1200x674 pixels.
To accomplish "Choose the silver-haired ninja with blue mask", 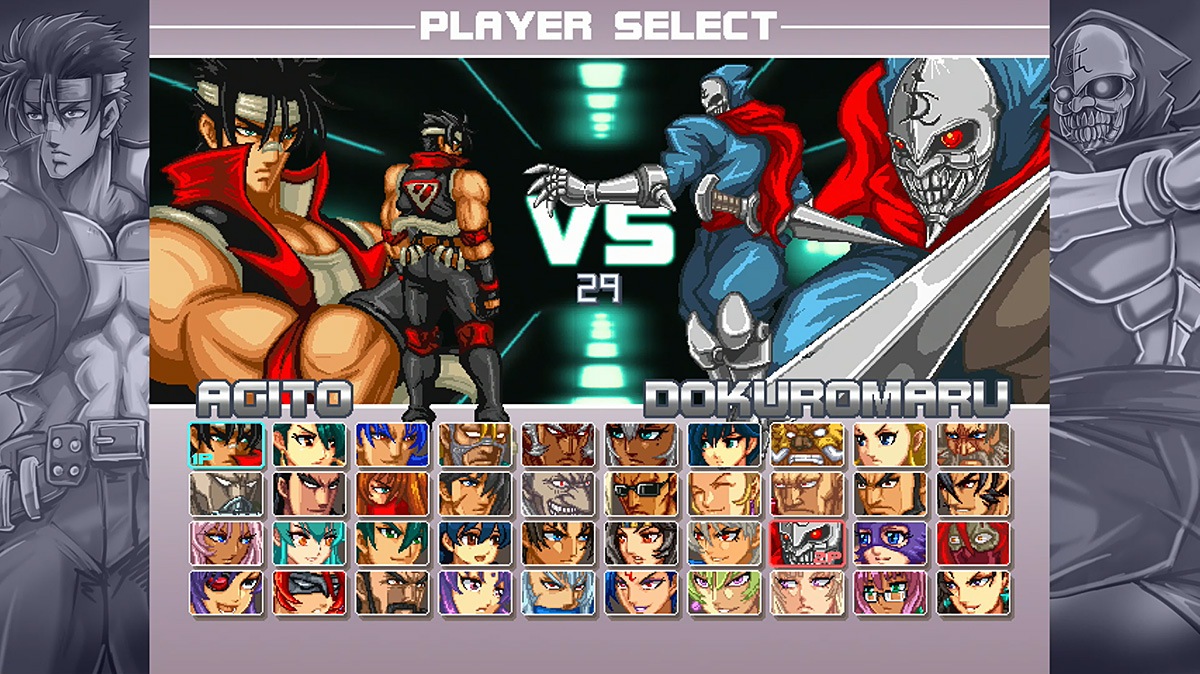I will tap(558, 592).
